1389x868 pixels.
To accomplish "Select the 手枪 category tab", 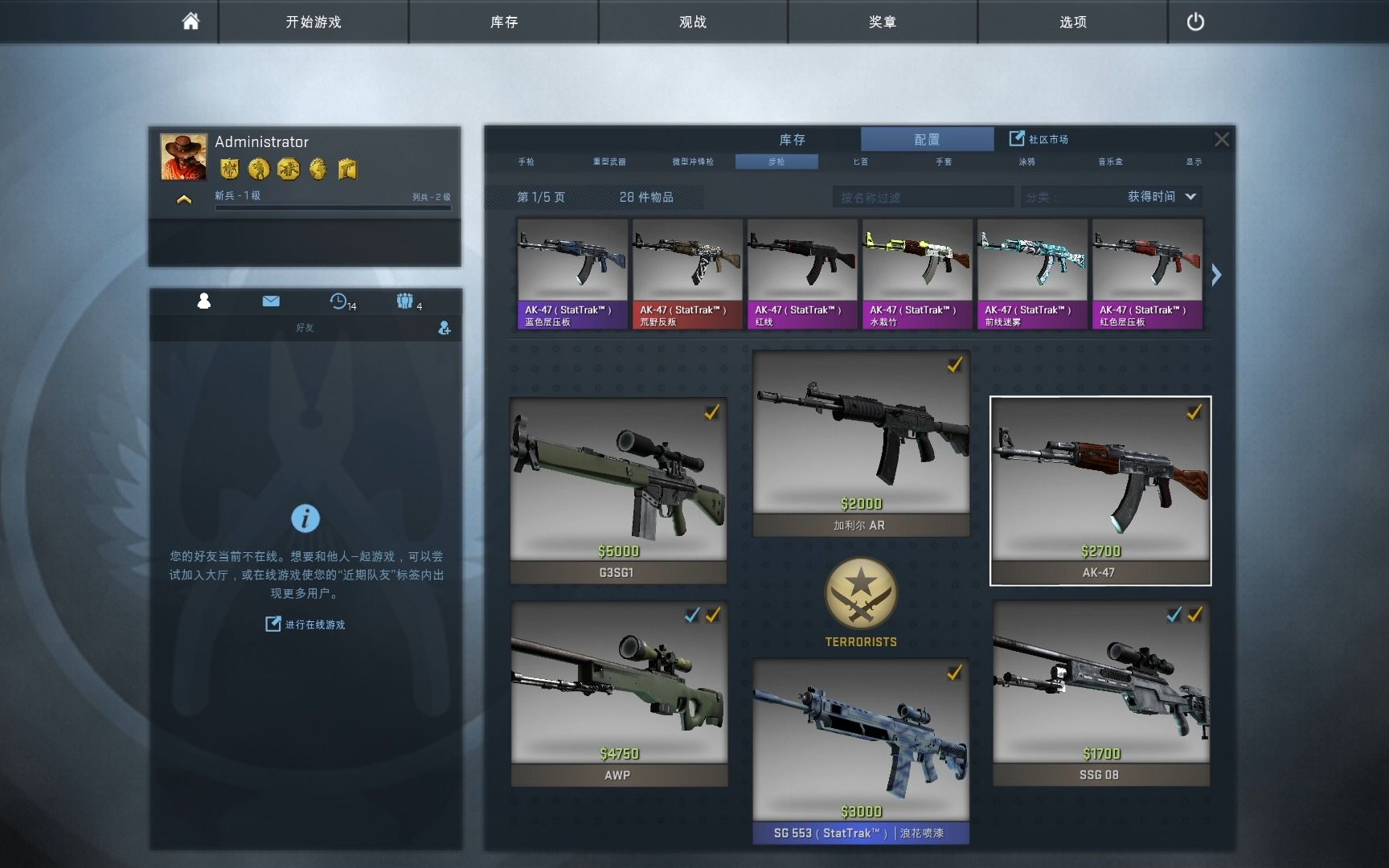I will [527, 162].
